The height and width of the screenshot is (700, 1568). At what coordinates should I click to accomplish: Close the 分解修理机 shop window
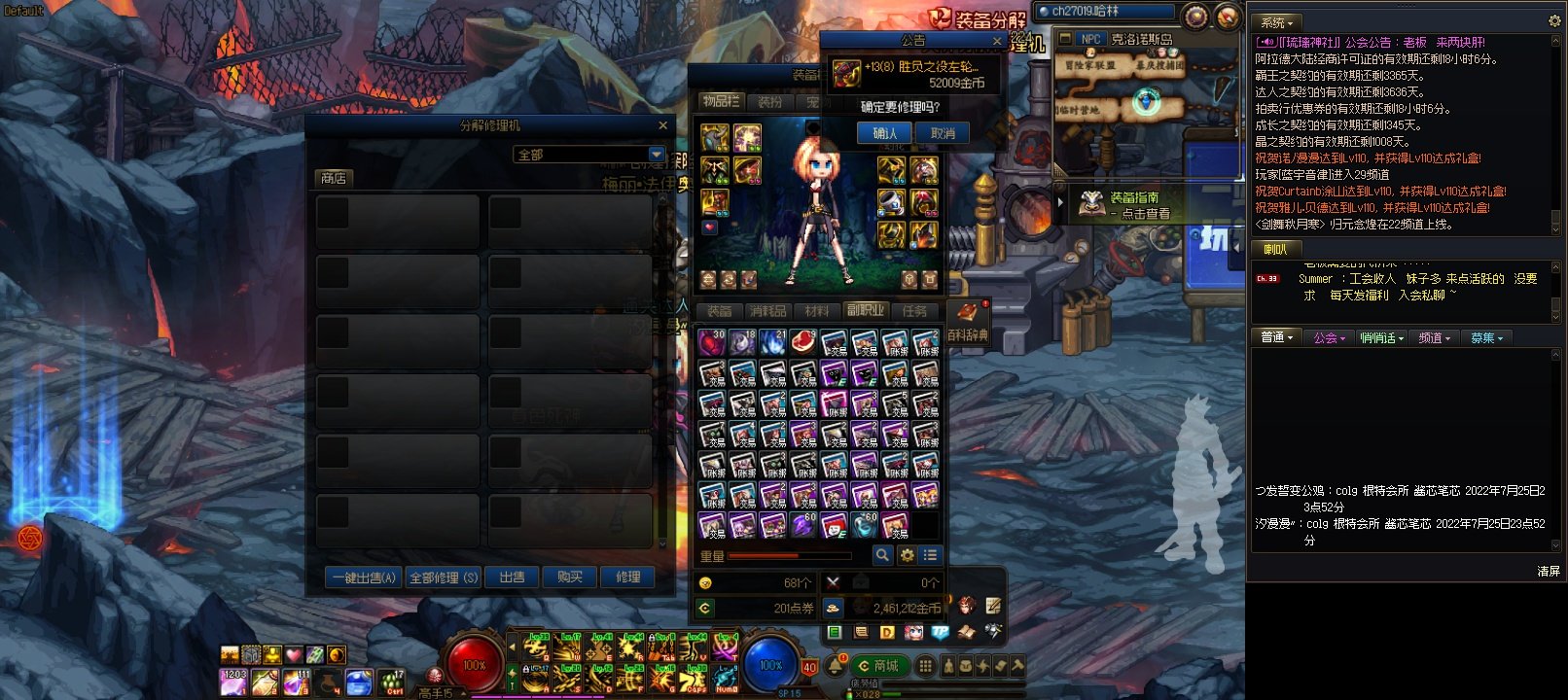[x=663, y=125]
